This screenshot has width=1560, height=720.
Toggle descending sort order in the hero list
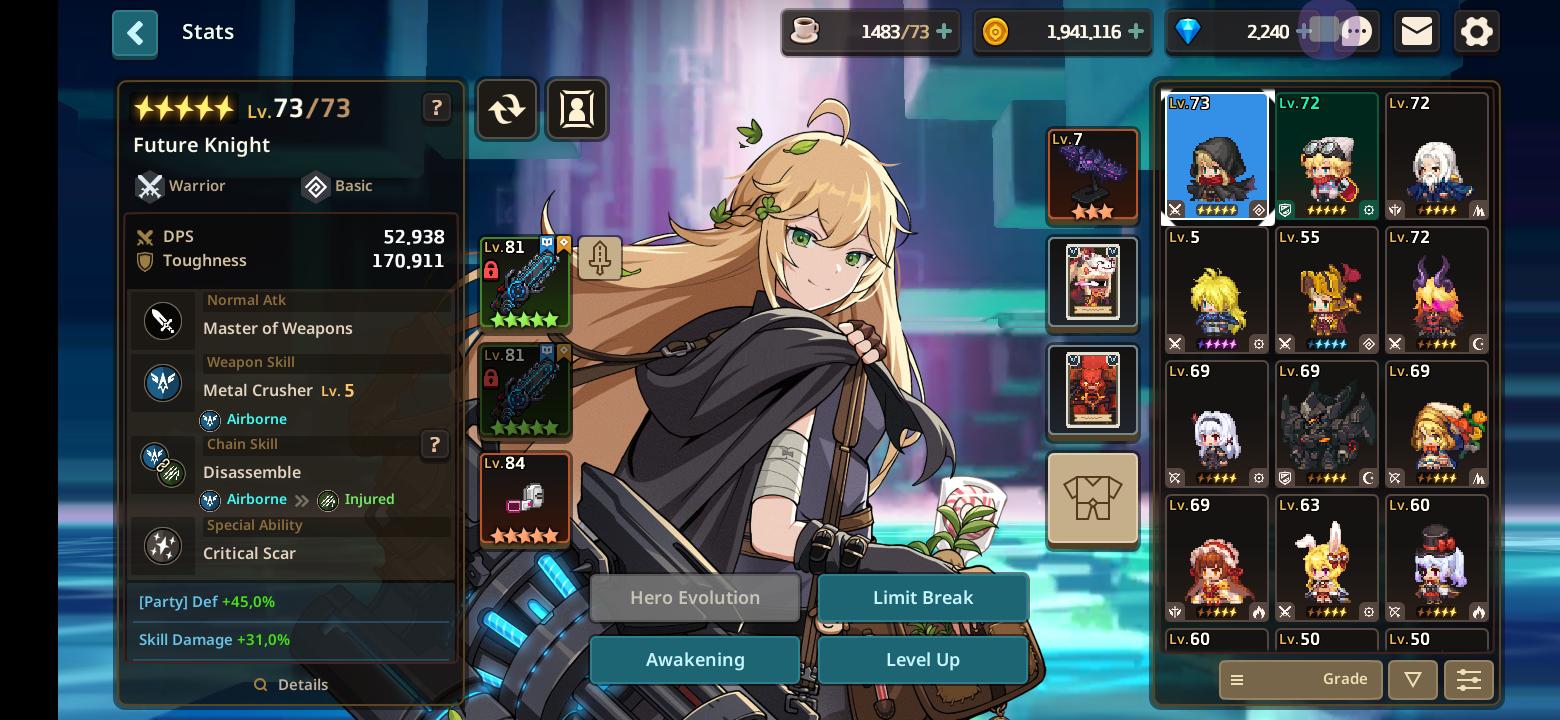1412,679
